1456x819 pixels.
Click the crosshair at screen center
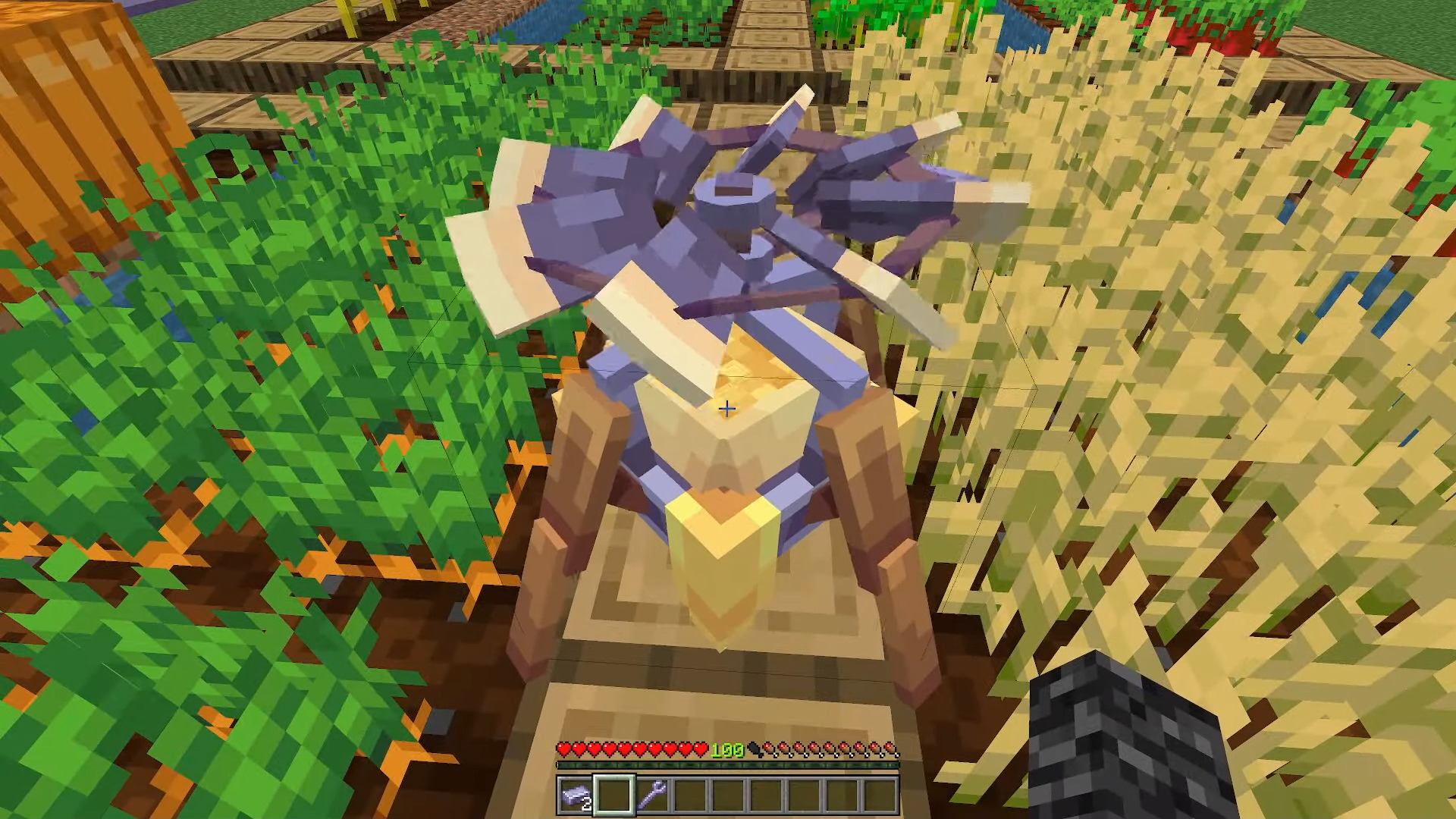[x=726, y=409]
